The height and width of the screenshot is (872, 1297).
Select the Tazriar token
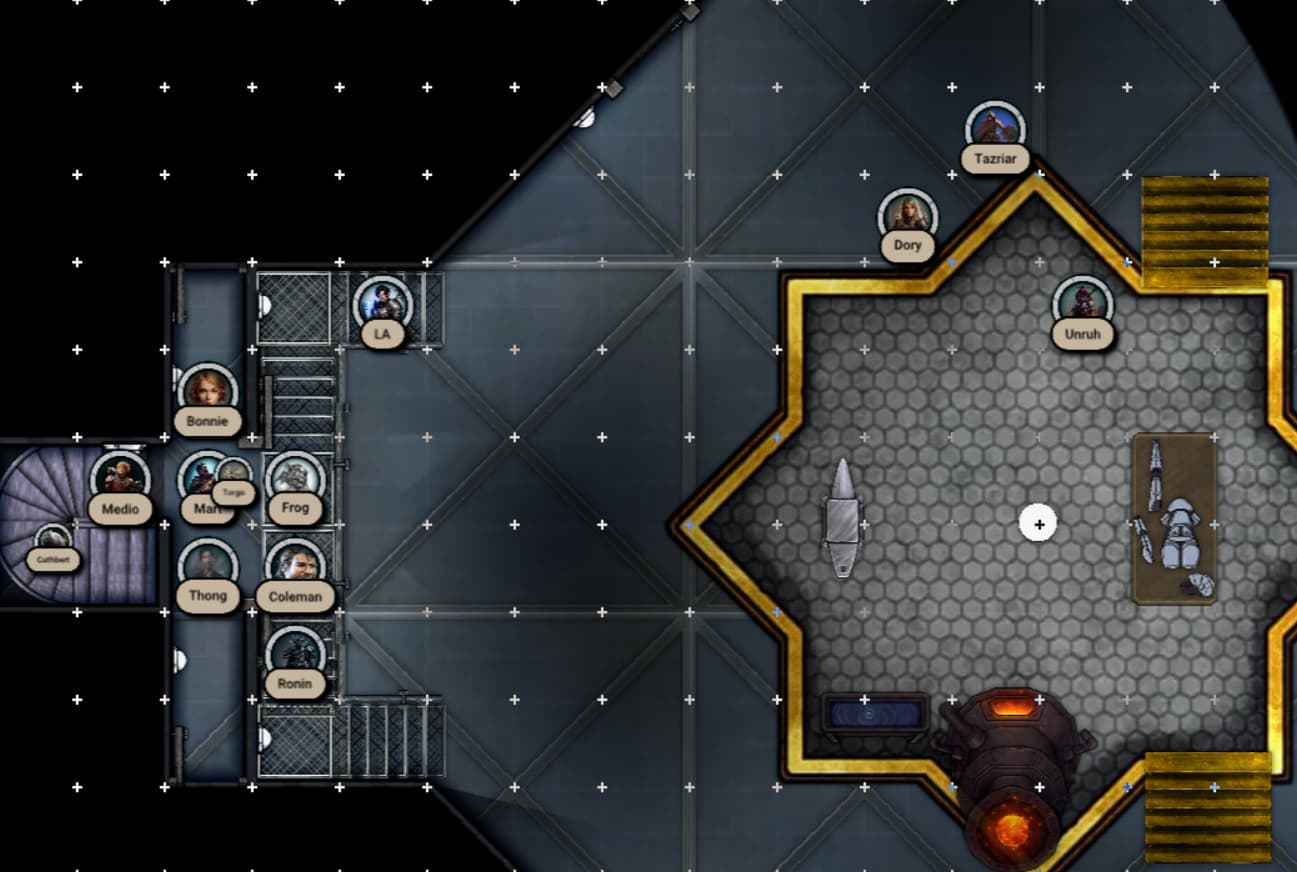click(x=995, y=130)
